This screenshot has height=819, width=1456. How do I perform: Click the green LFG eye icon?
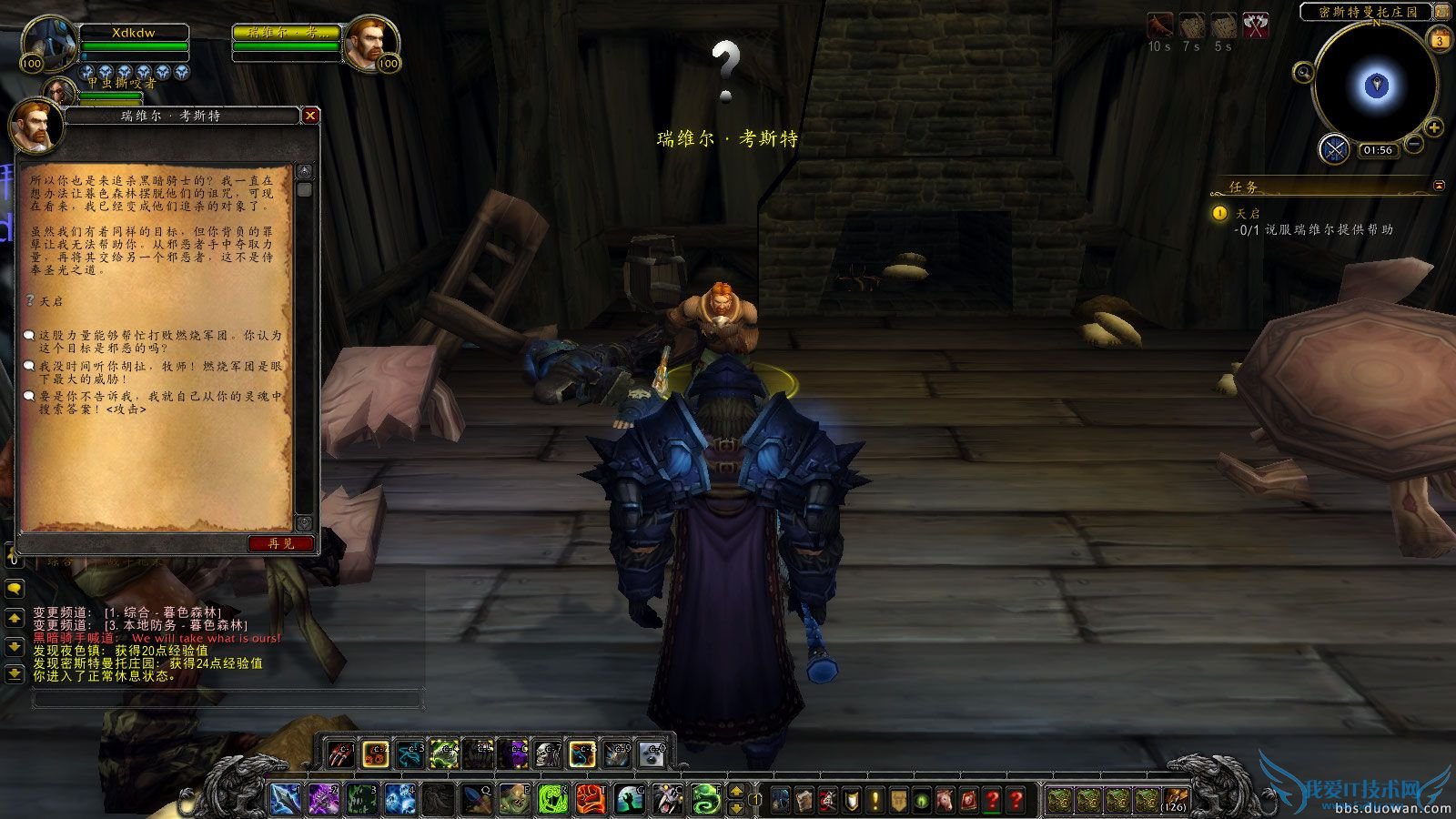pos(923,800)
